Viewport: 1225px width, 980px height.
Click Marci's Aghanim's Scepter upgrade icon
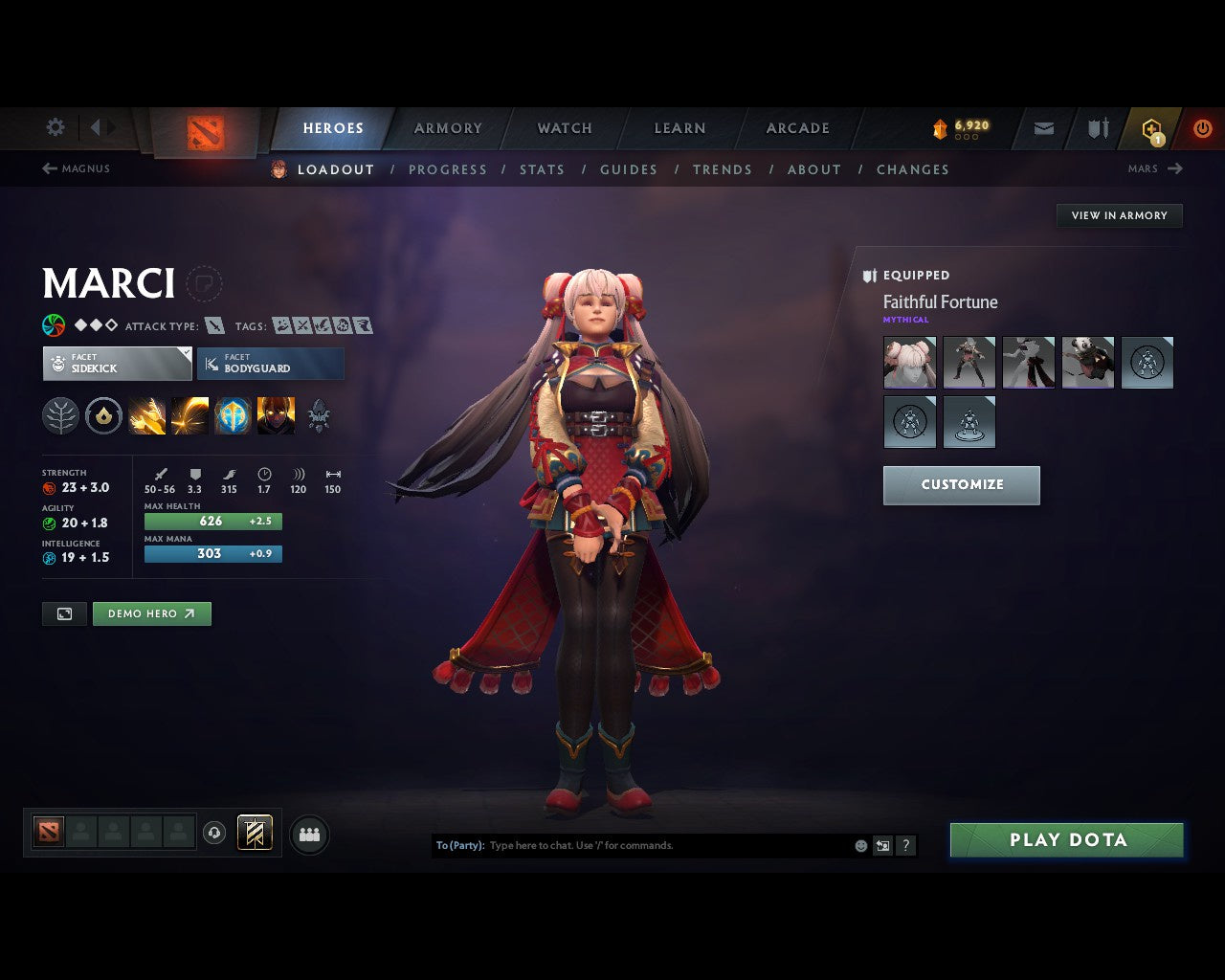[x=319, y=415]
